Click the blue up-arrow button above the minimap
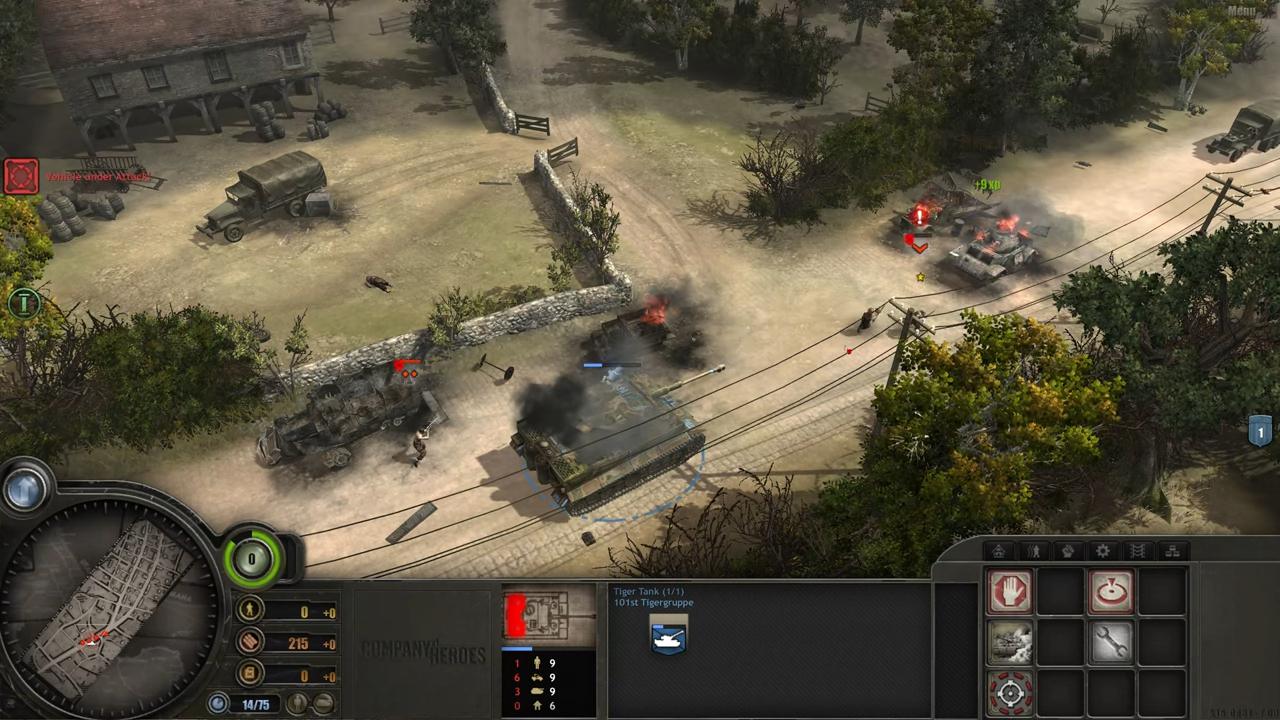1280x720 pixels. [24, 489]
